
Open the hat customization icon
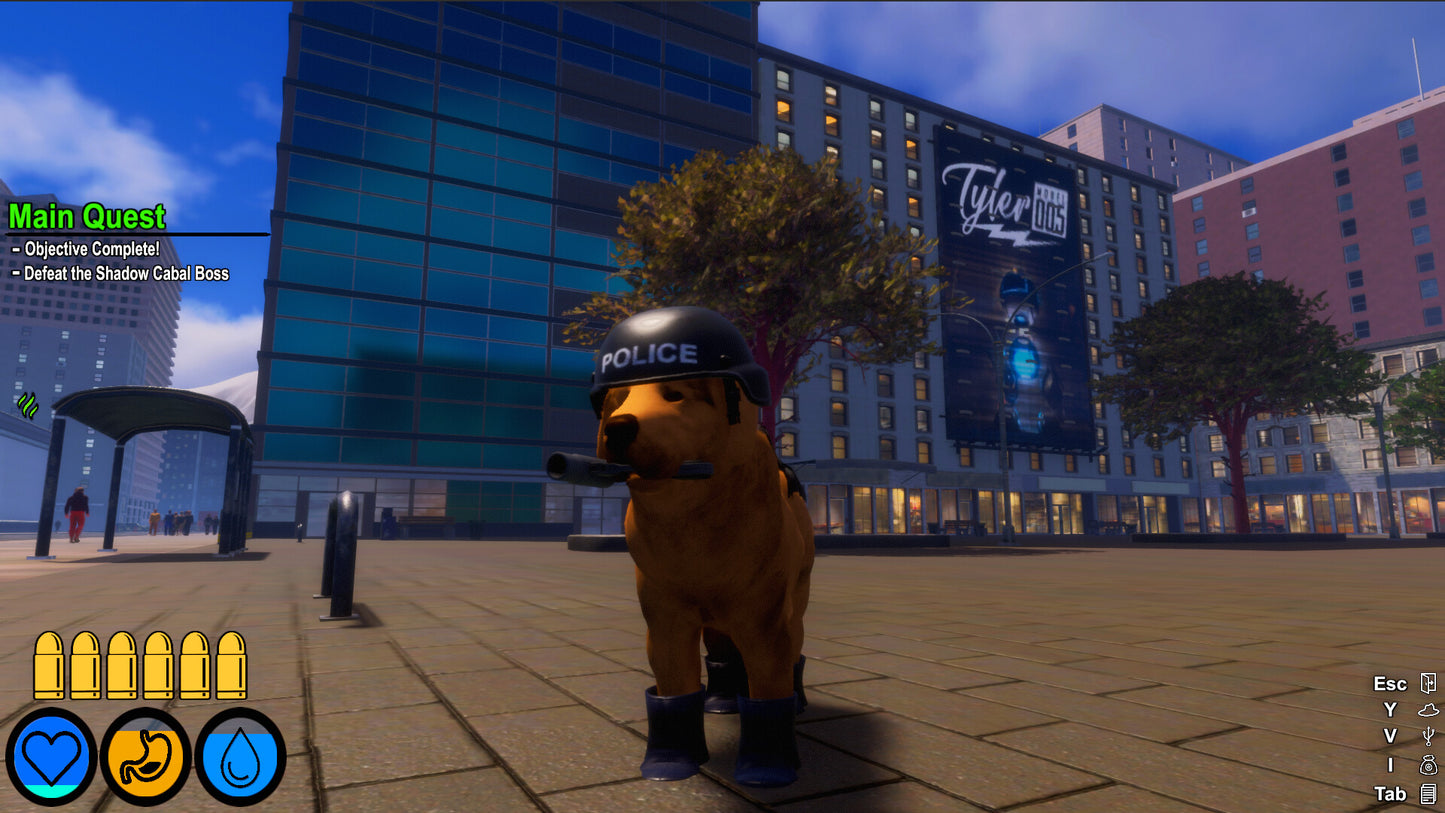[1427, 710]
